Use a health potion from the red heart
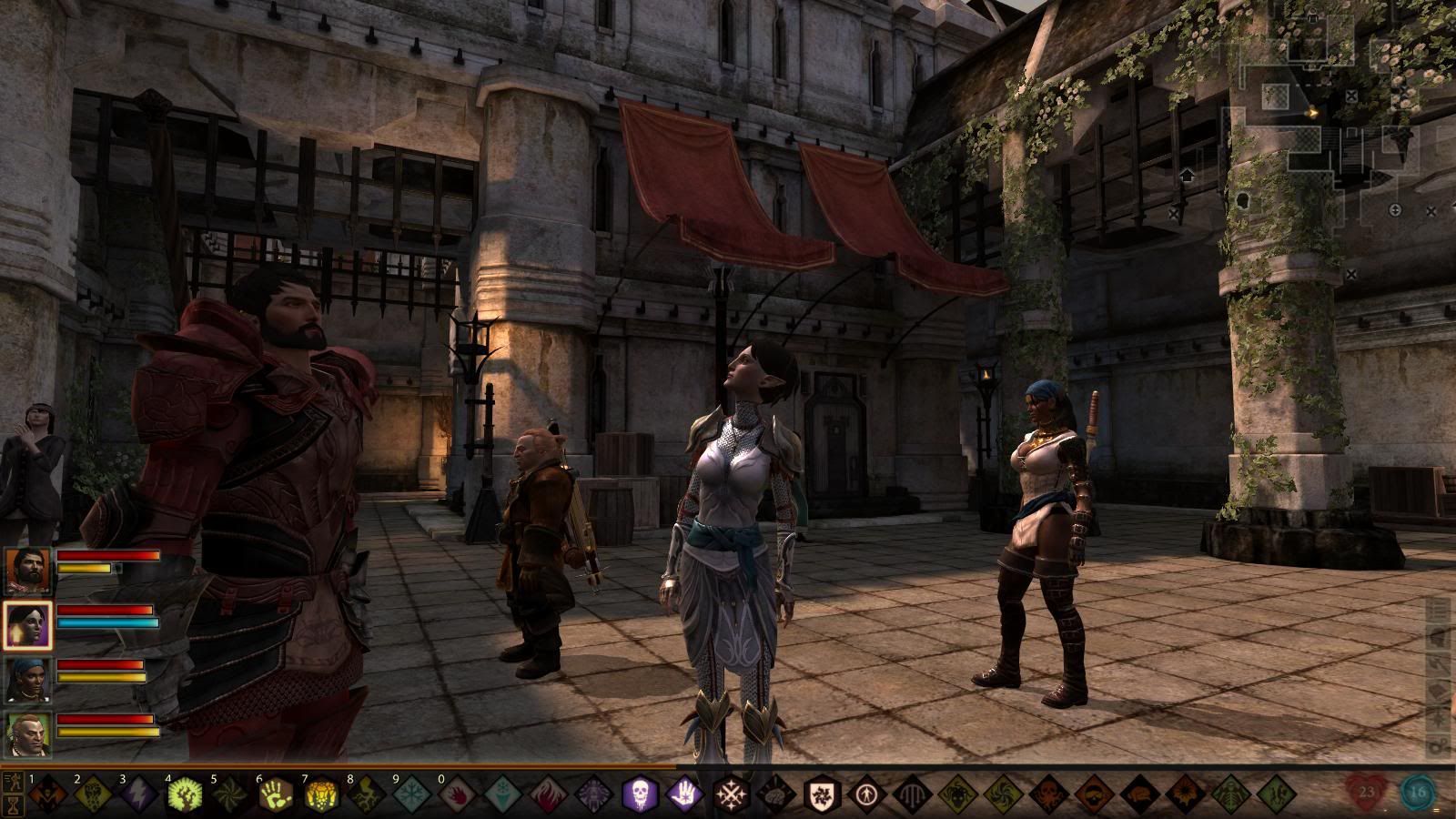1456x819 pixels. [1367, 793]
